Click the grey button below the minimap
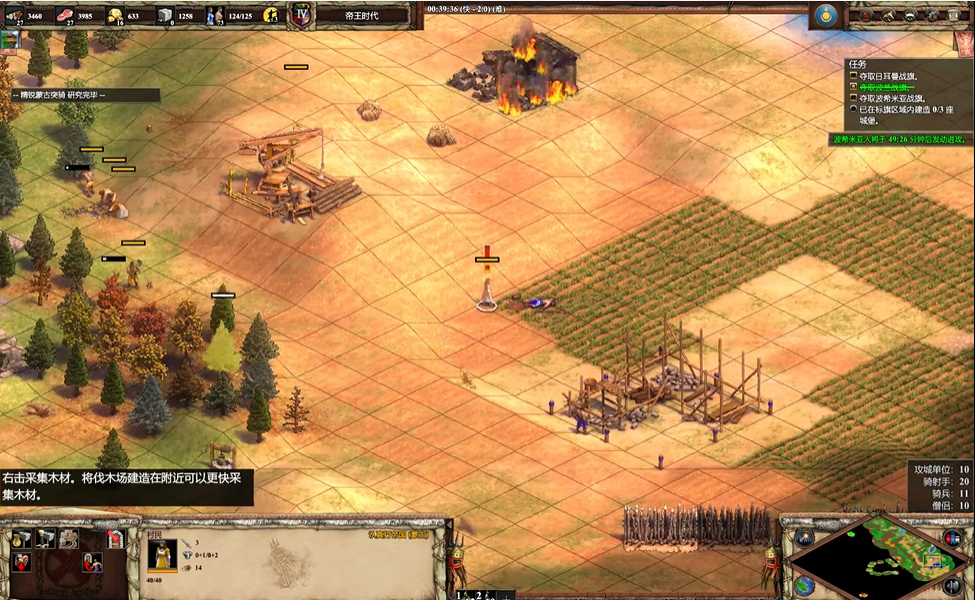This screenshot has height=600, width=975. (951, 585)
